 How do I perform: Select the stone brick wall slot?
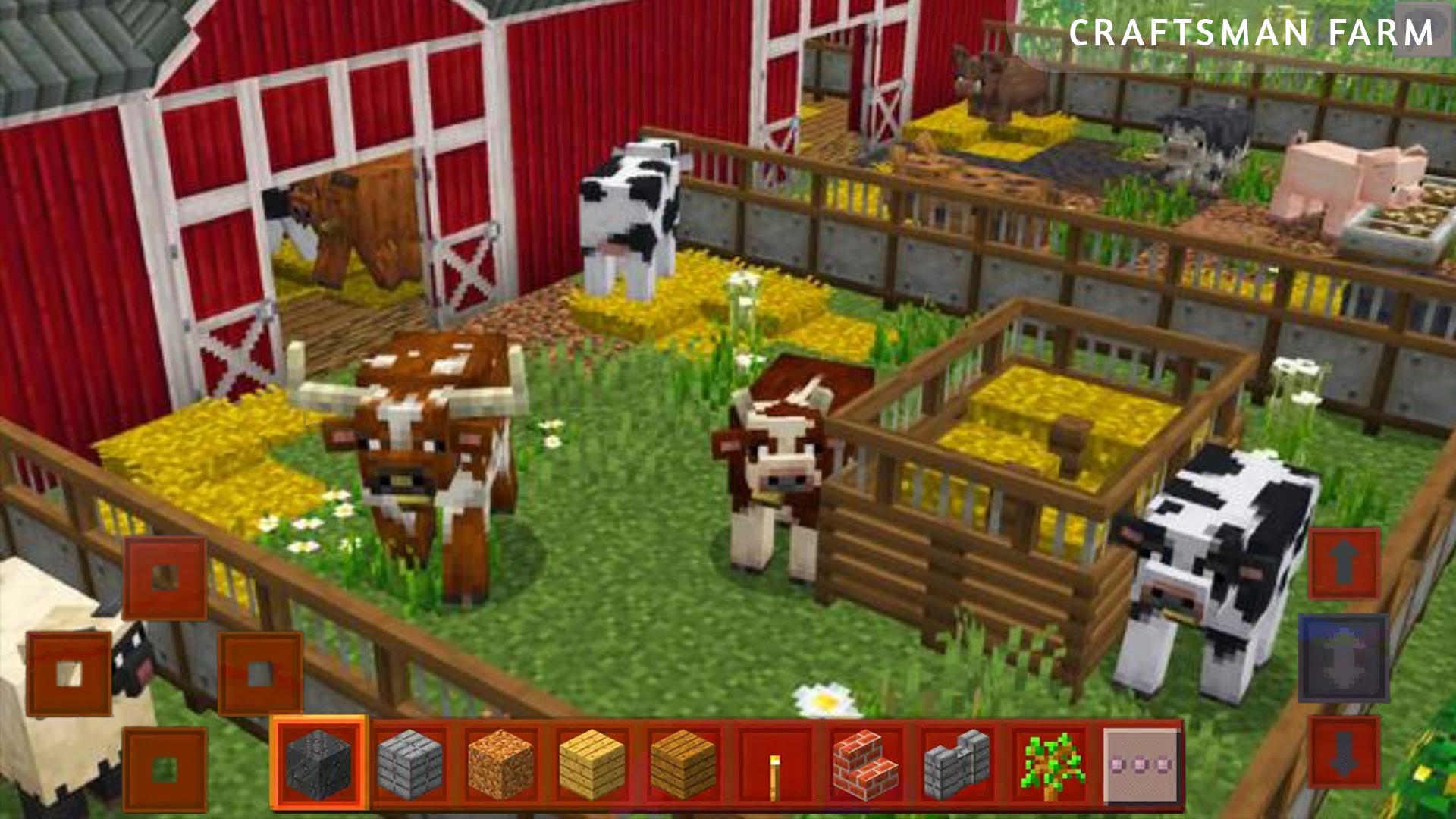pyautogui.click(x=957, y=763)
